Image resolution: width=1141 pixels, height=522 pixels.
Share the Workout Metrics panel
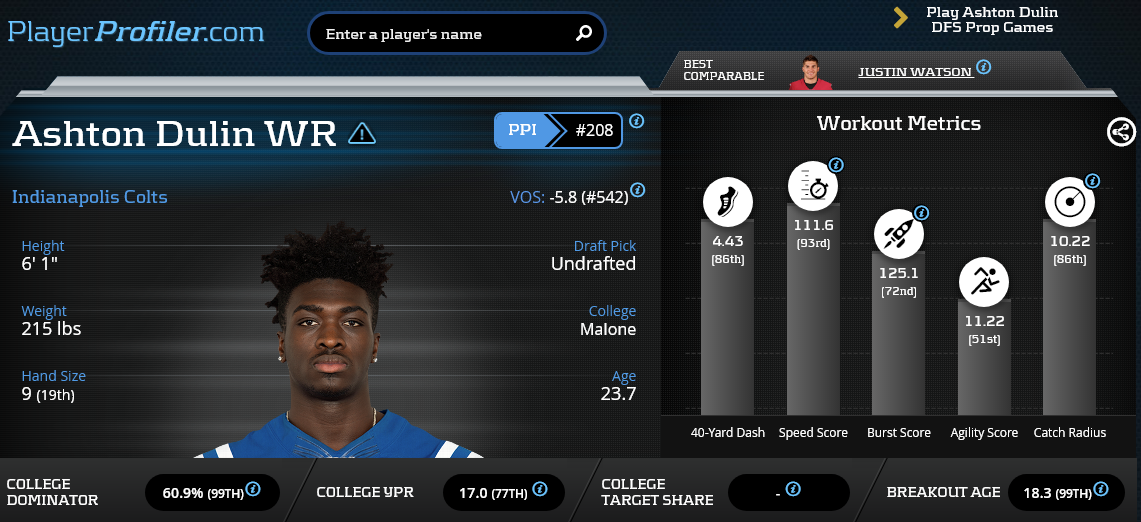[x=1121, y=132]
